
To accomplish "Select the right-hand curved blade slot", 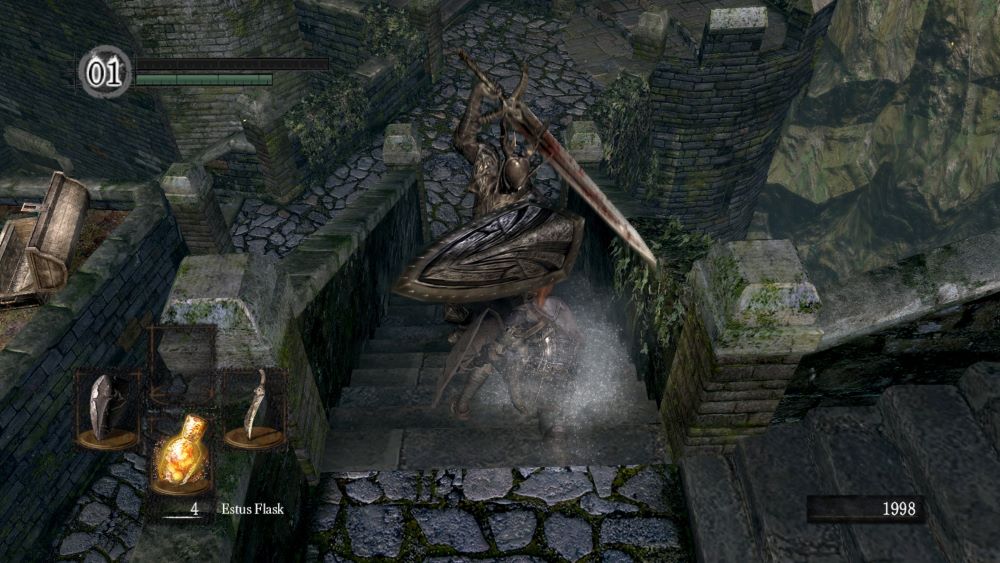I will [255, 407].
